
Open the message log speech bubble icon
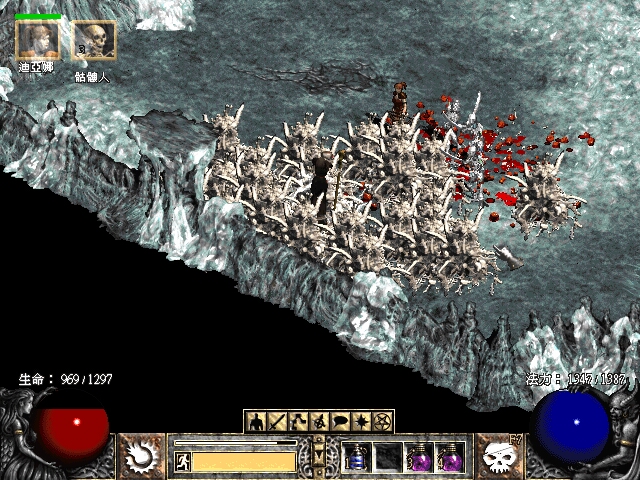(x=340, y=421)
